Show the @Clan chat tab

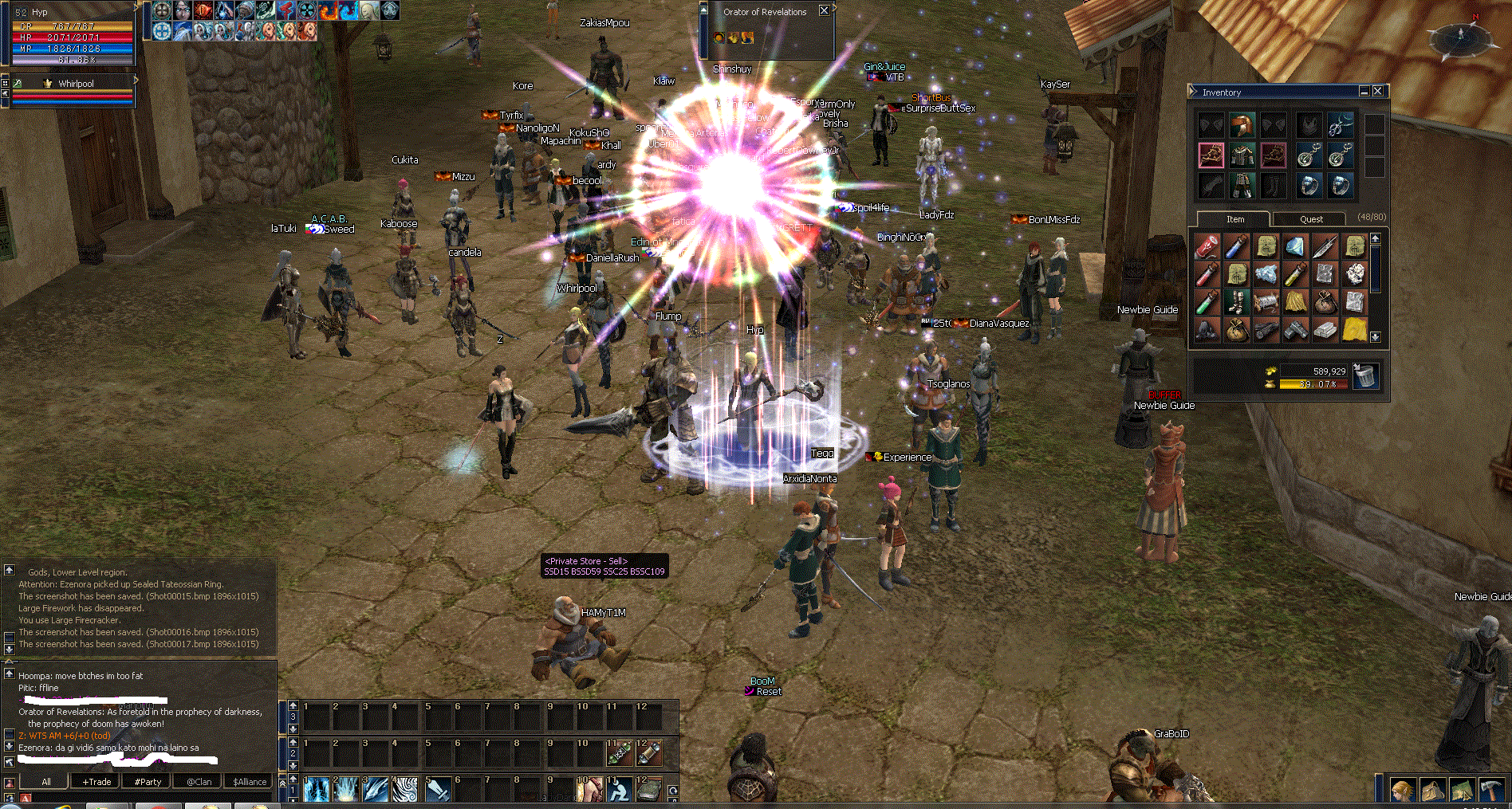(x=199, y=782)
